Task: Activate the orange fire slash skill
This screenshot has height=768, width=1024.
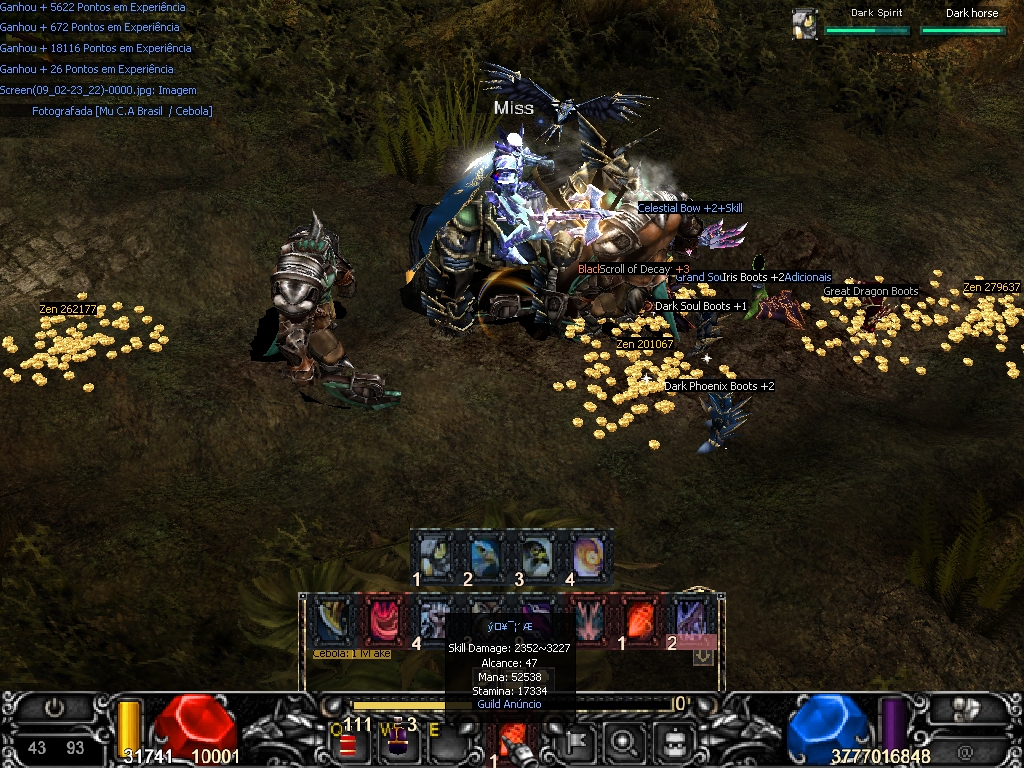Action: point(639,620)
